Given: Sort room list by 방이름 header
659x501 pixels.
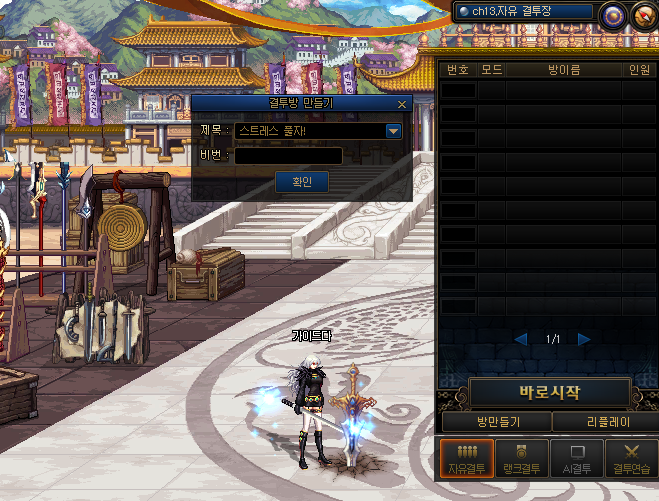Looking at the screenshot, I should 564,70.
